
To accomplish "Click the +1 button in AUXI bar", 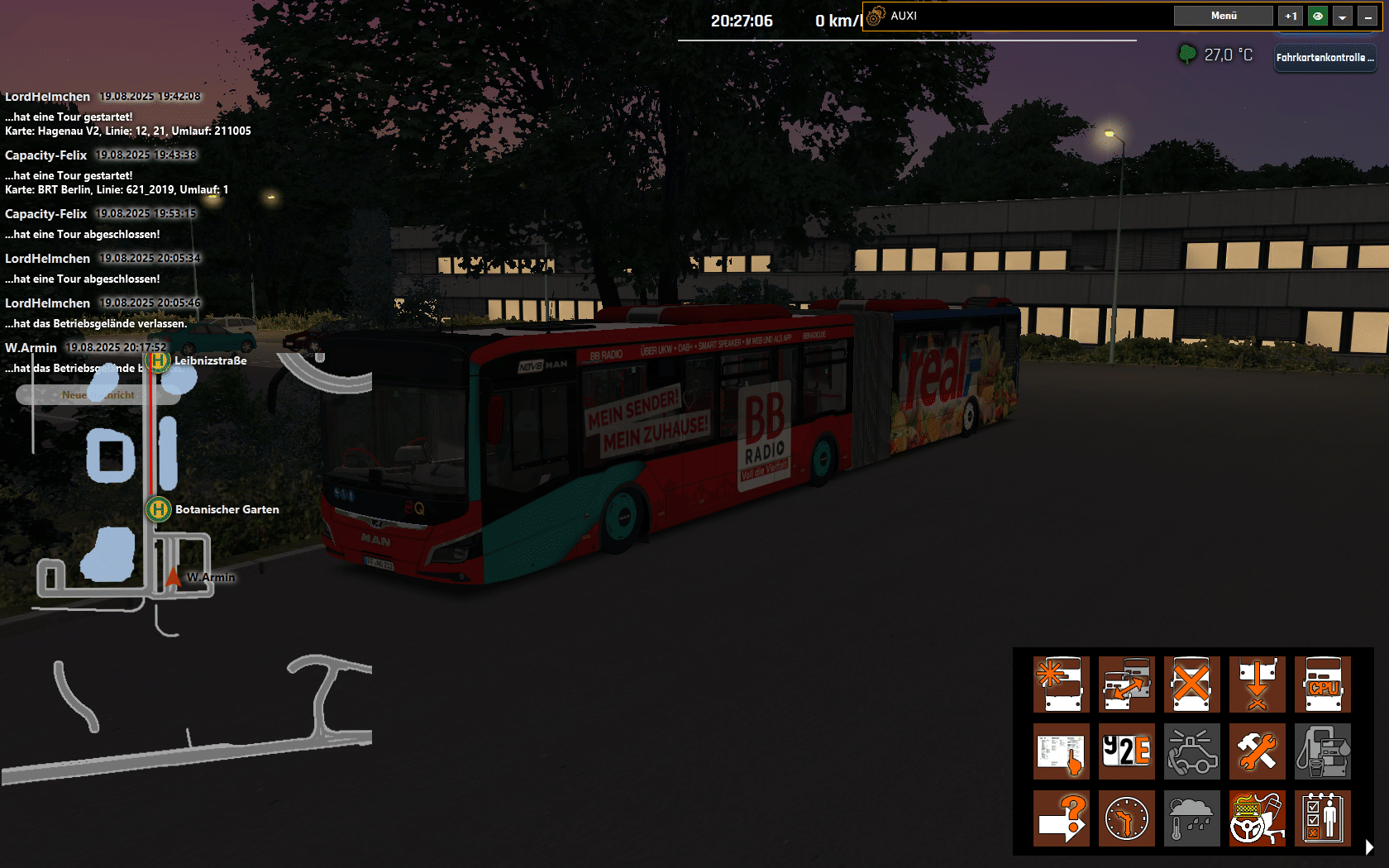I will (1291, 16).
